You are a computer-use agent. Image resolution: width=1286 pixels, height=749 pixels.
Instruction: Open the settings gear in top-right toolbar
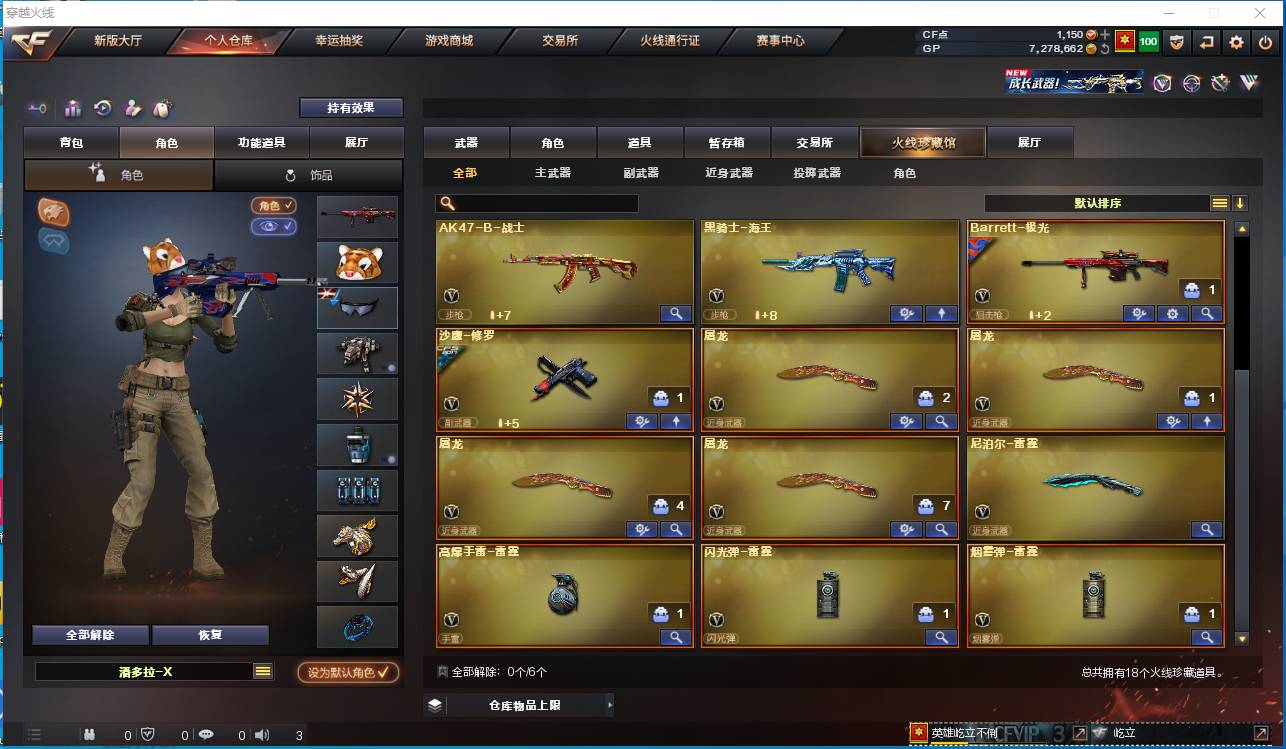[x=1237, y=43]
